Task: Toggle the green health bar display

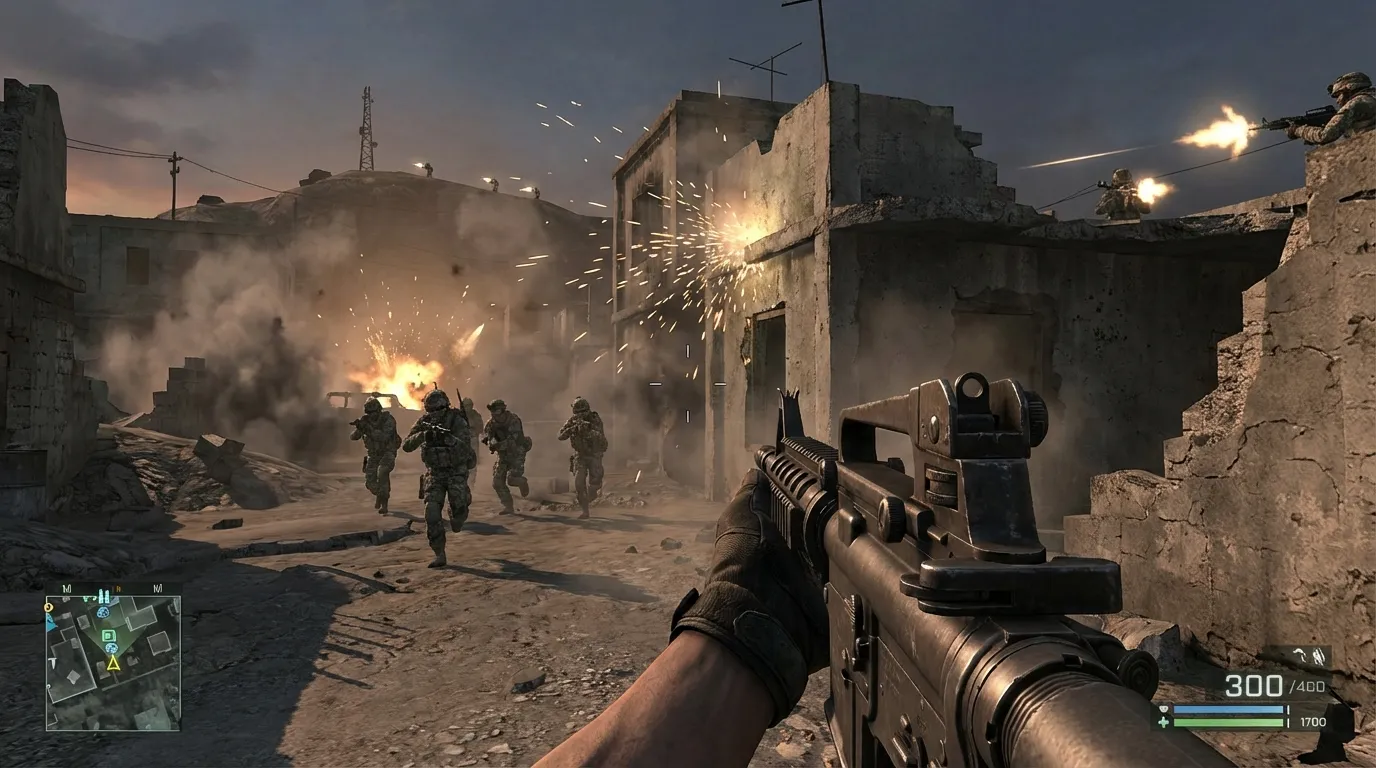Action: 1229,722
